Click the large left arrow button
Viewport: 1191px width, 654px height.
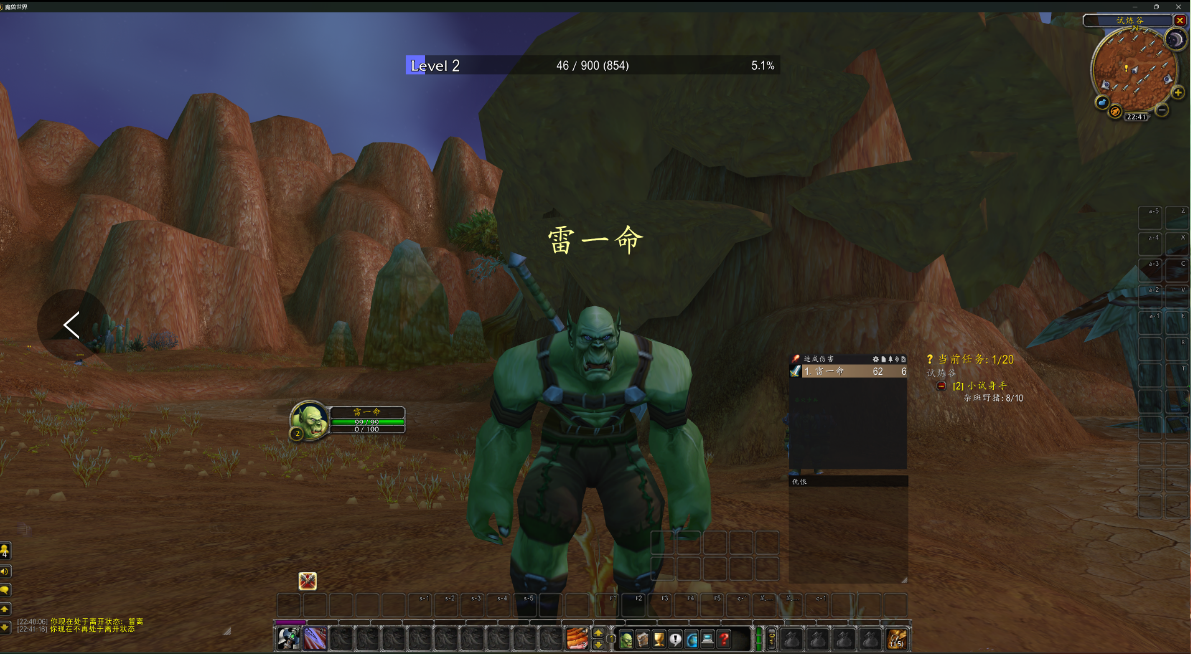[72, 325]
